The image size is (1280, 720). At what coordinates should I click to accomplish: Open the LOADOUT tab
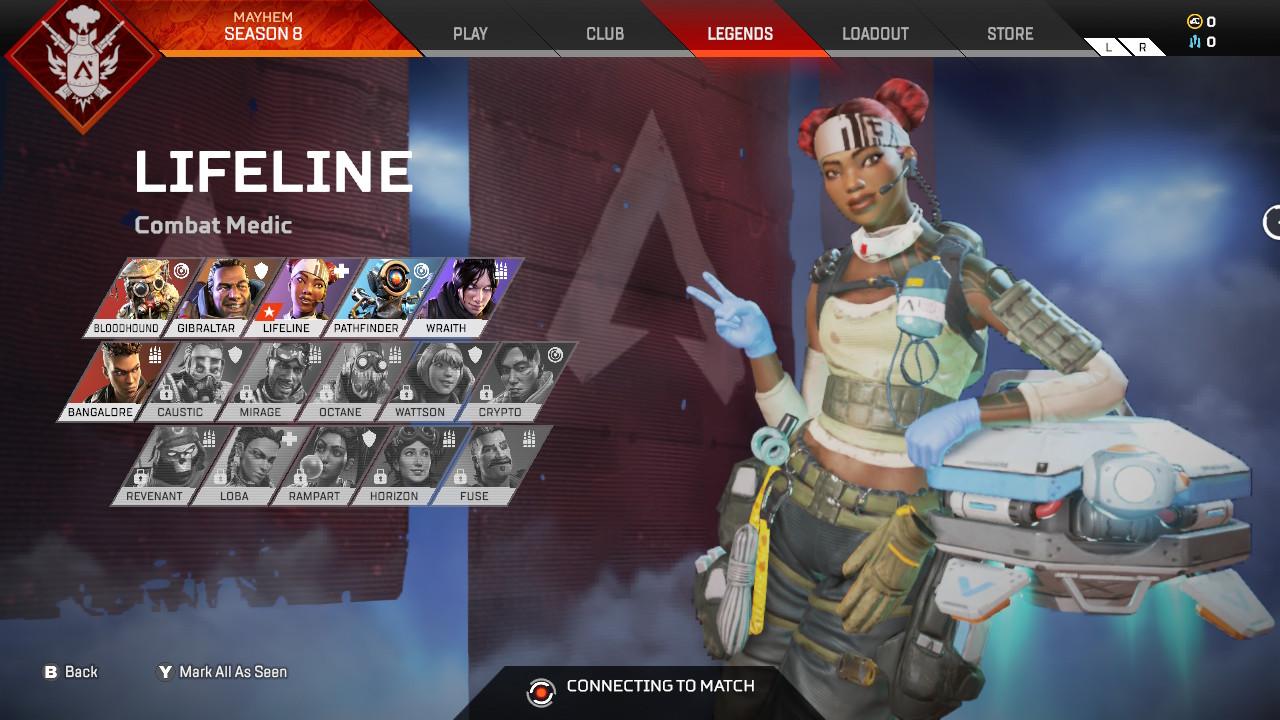[875, 33]
